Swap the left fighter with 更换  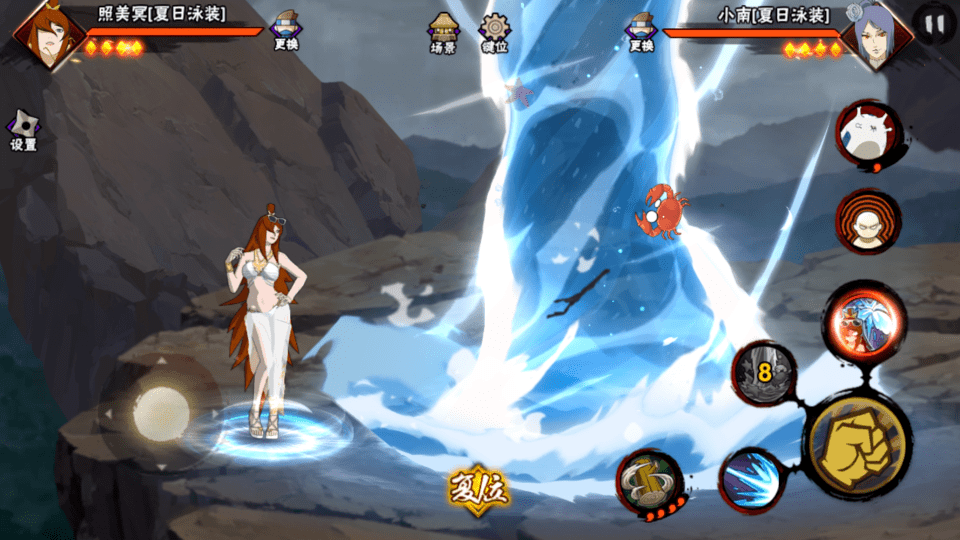[x=285, y=28]
